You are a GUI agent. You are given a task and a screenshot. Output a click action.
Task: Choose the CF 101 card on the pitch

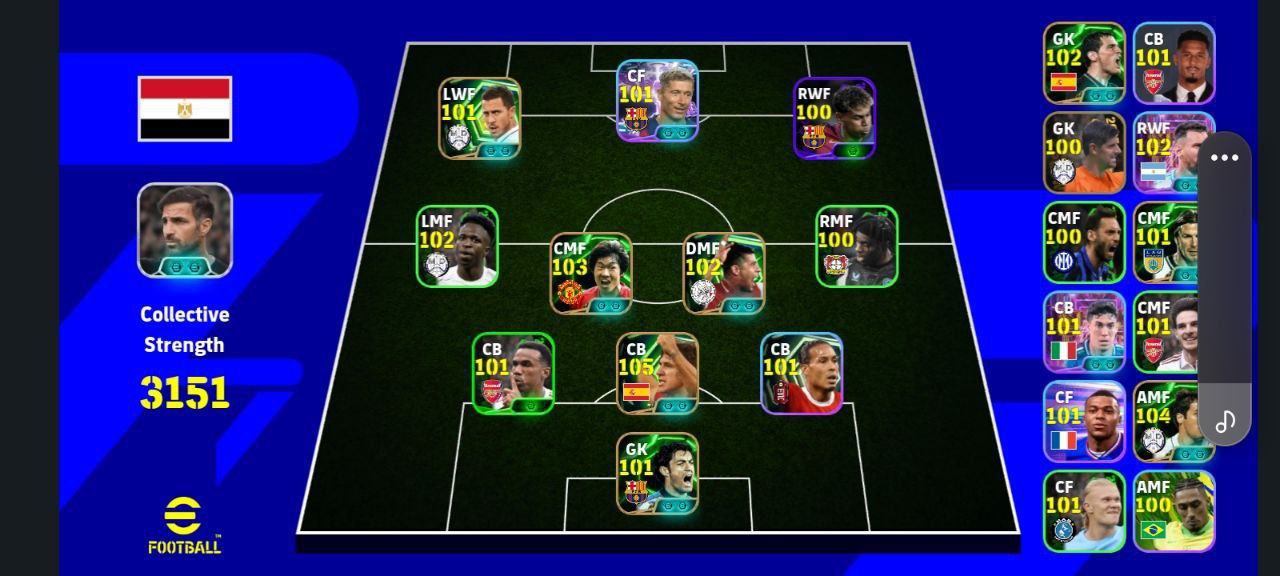tap(657, 101)
